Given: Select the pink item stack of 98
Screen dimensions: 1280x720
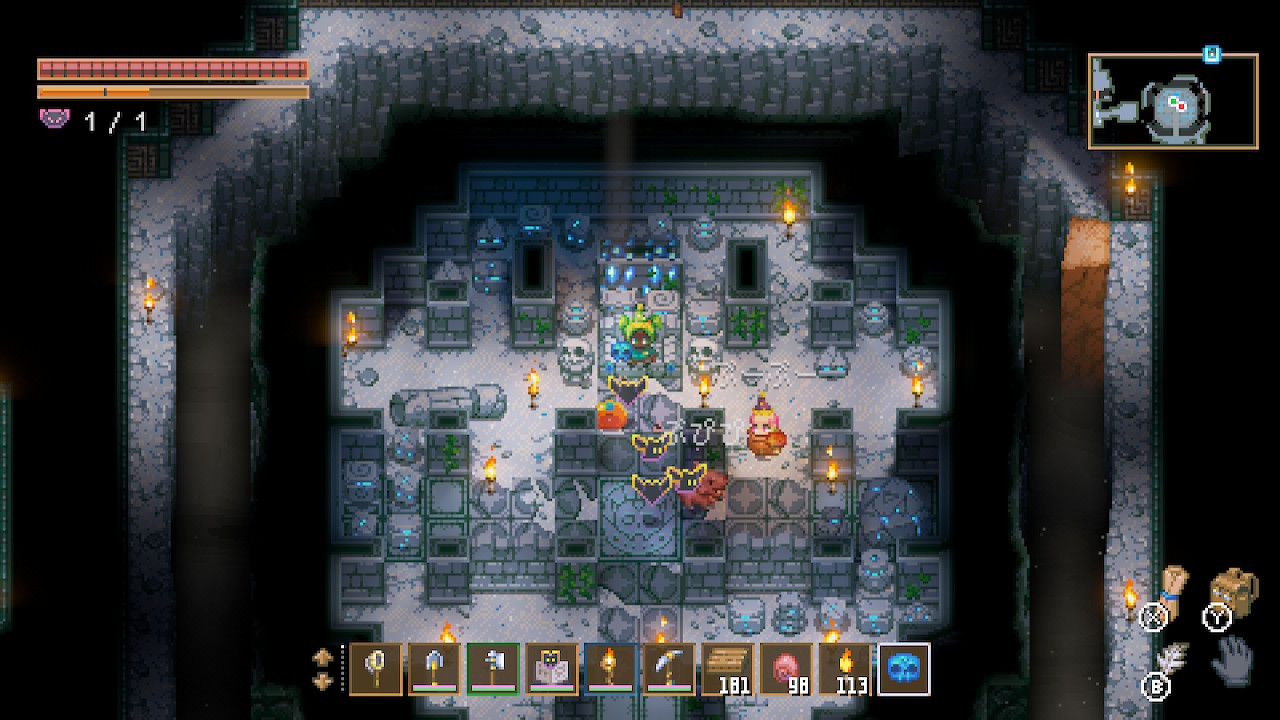Looking at the screenshot, I should click(787, 668).
